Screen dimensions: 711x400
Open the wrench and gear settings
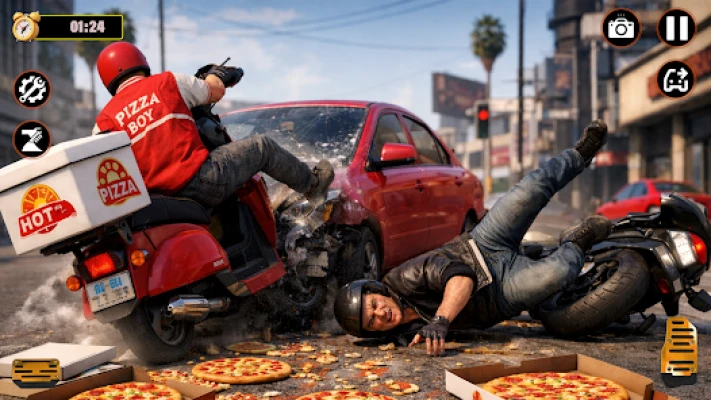point(31,89)
